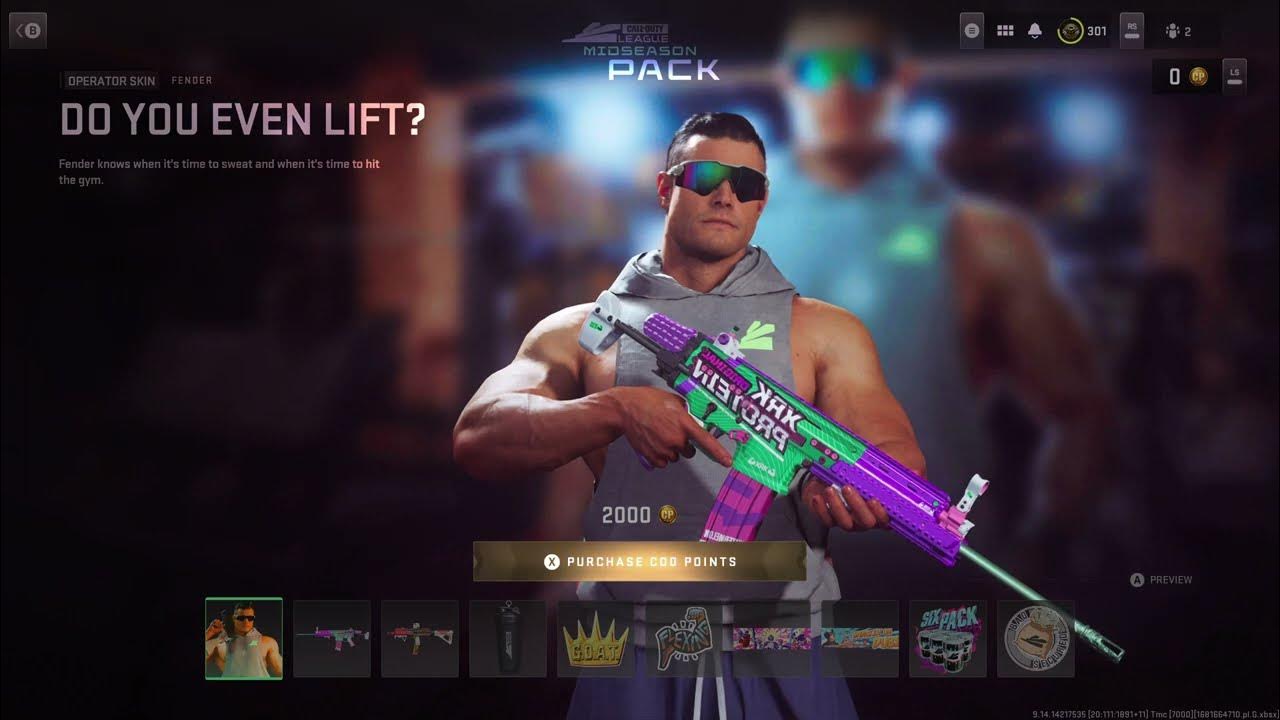Image resolution: width=1280 pixels, height=720 pixels.
Task: Select the round silver emblem thumbnail
Action: 1036,639
